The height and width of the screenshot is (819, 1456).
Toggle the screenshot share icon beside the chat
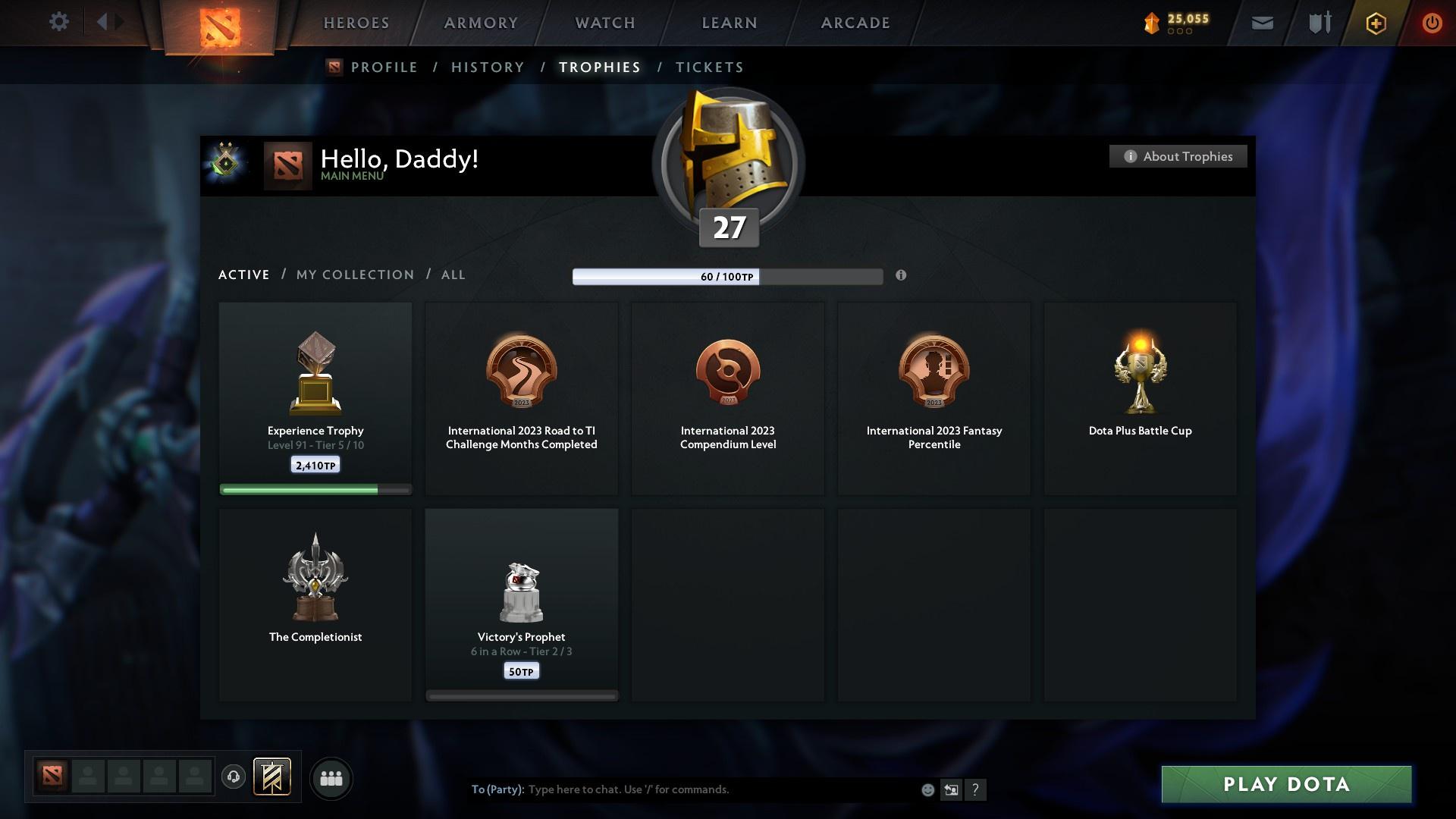952,789
